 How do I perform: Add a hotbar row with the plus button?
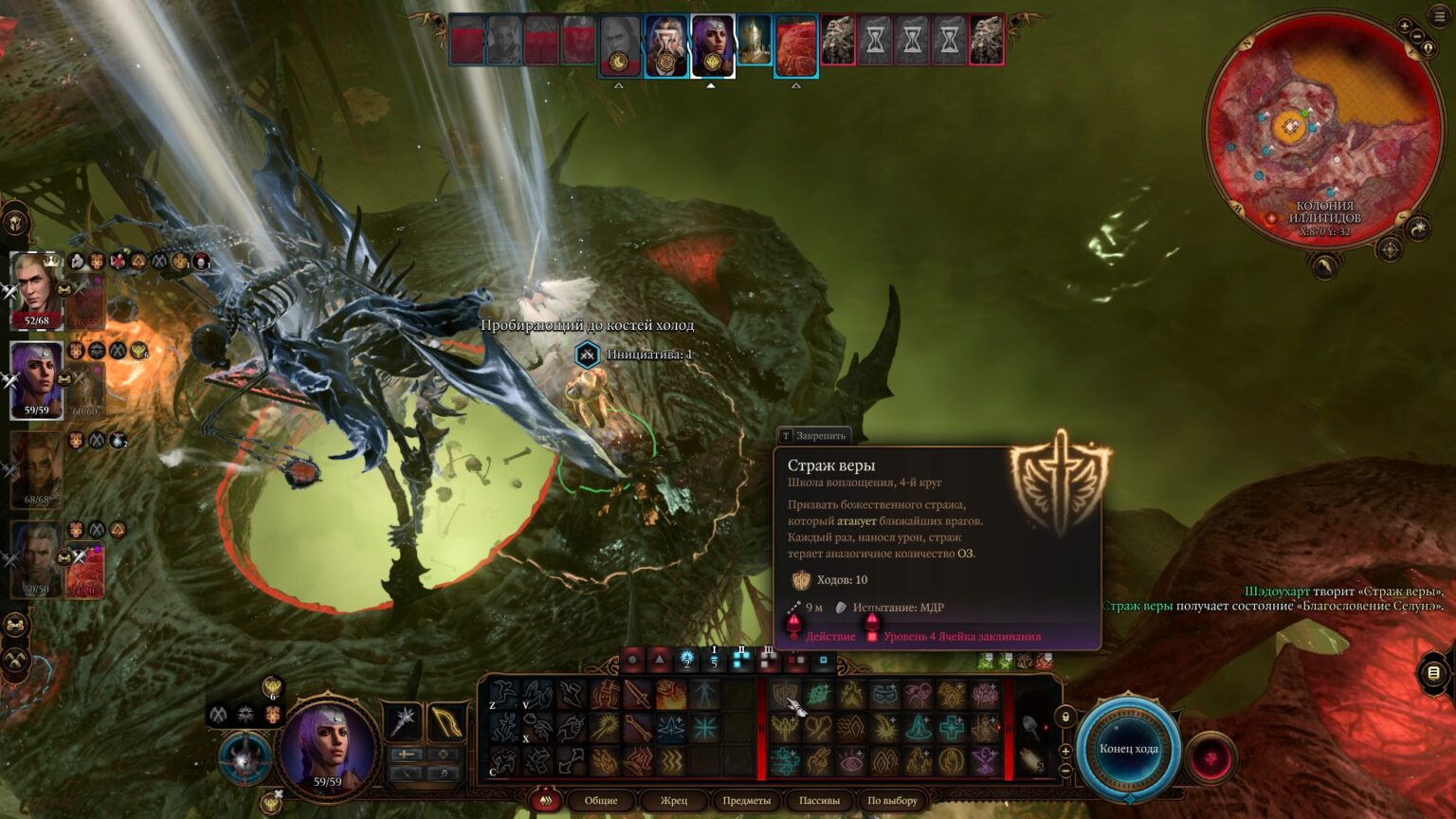[1065, 751]
